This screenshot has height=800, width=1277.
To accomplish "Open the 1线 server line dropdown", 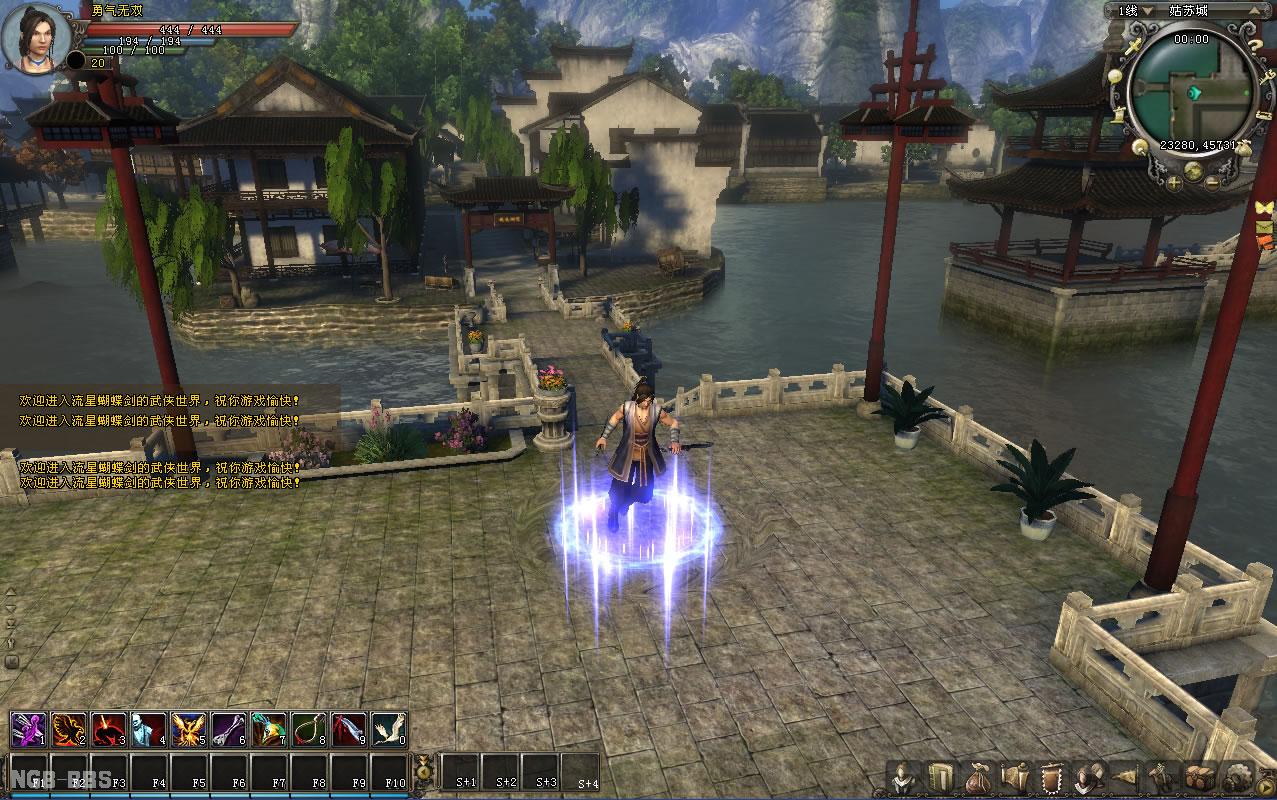I will click(1147, 11).
